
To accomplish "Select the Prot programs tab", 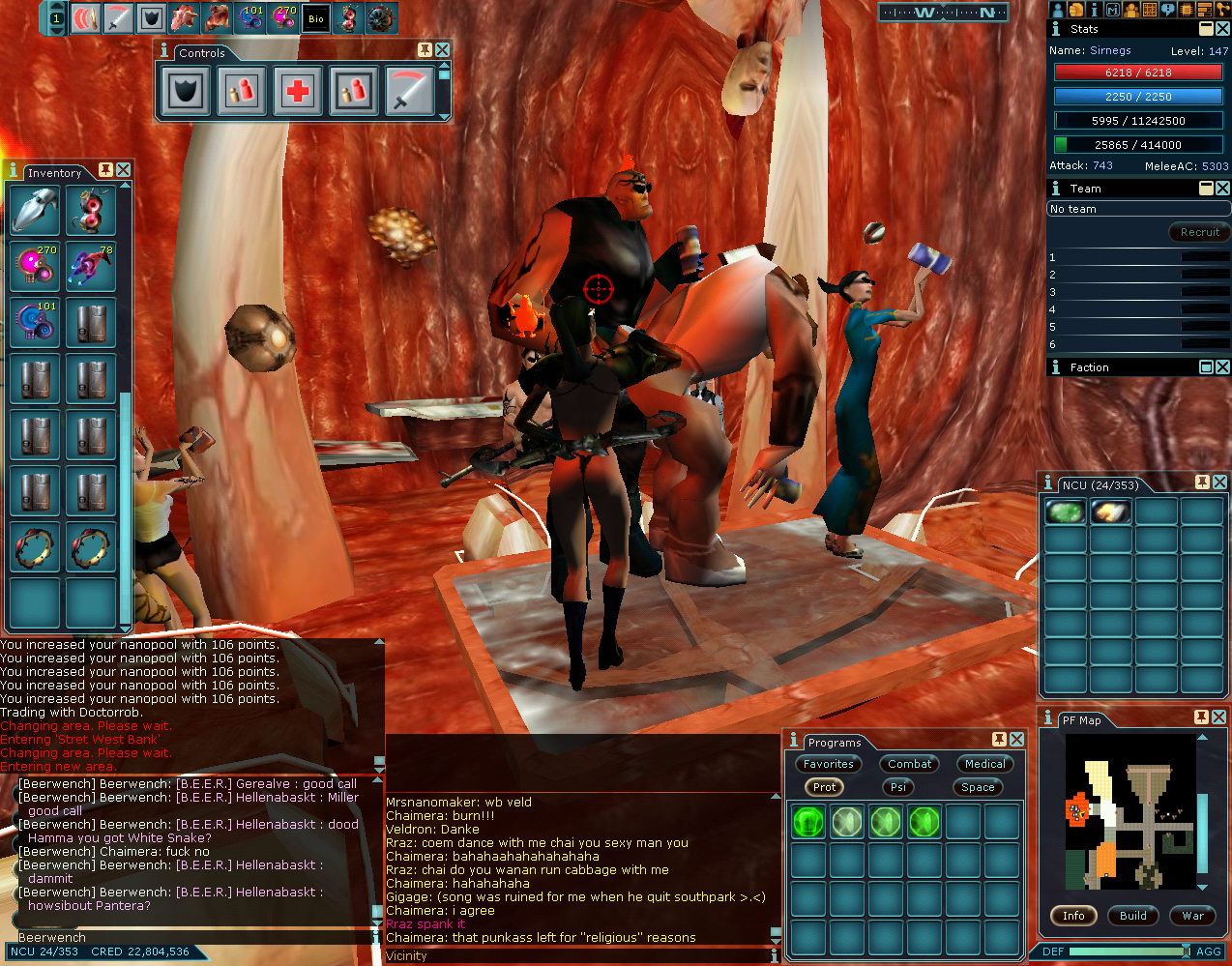I will click(824, 787).
